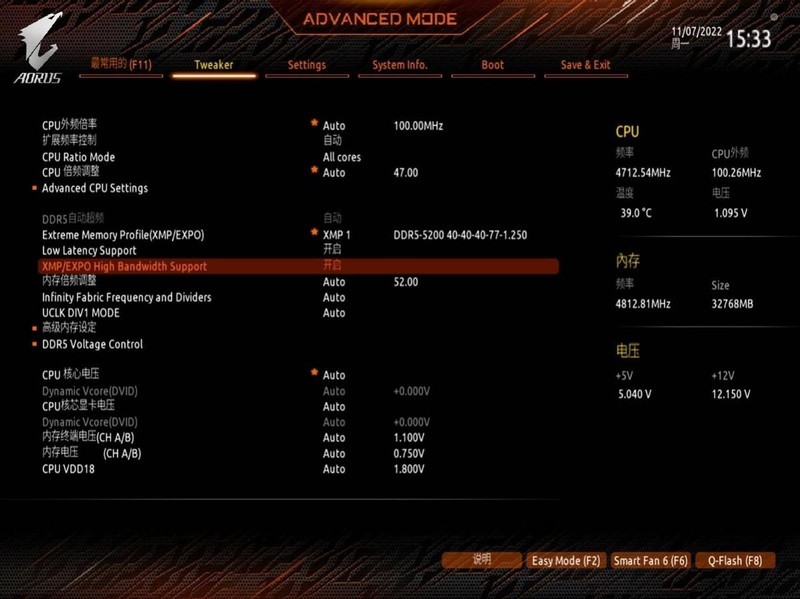Select the Low Latency Support row
Viewport: 800px width, 599px height.
pyautogui.click(x=89, y=250)
